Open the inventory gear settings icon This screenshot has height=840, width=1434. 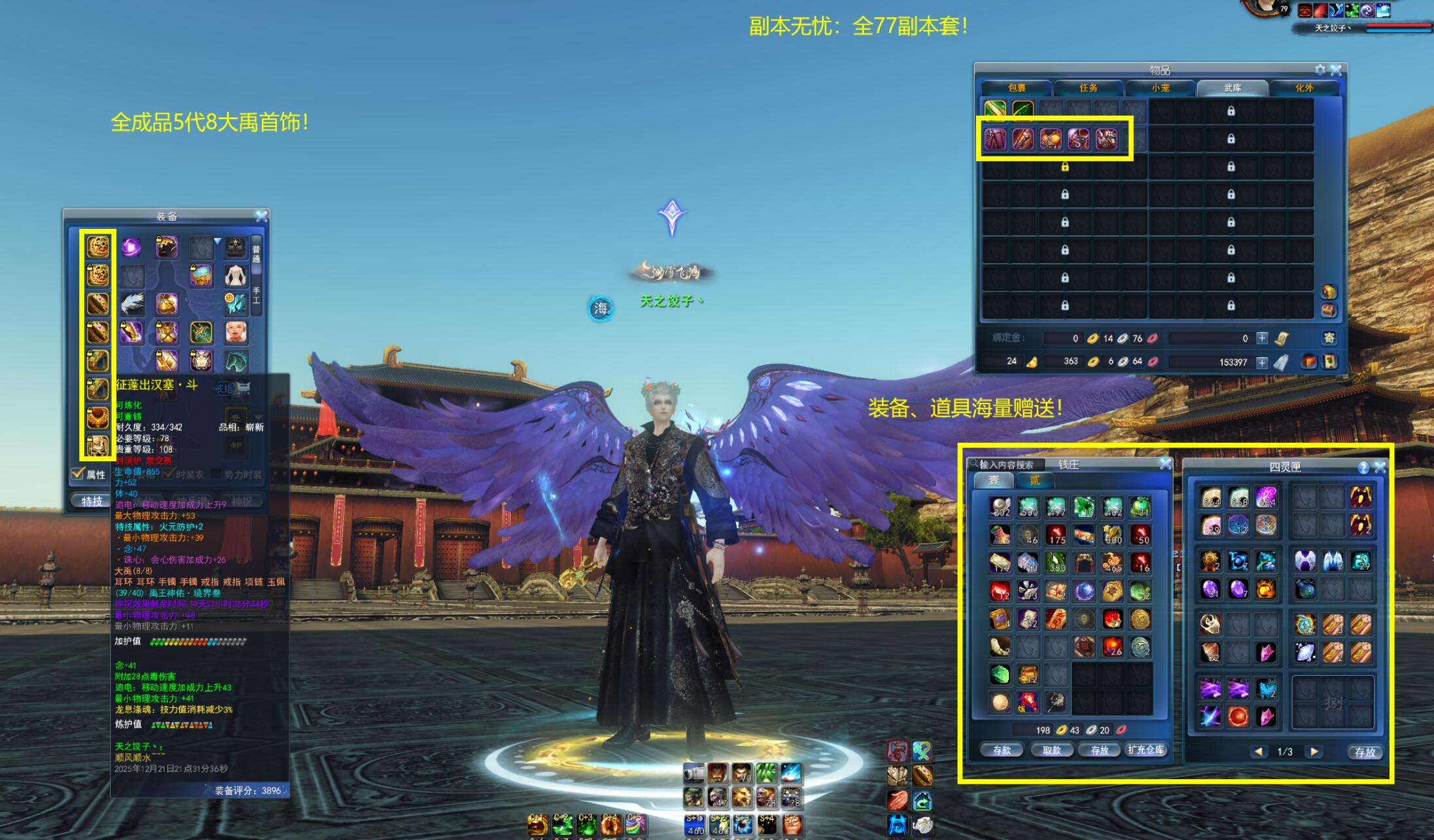point(1320,70)
